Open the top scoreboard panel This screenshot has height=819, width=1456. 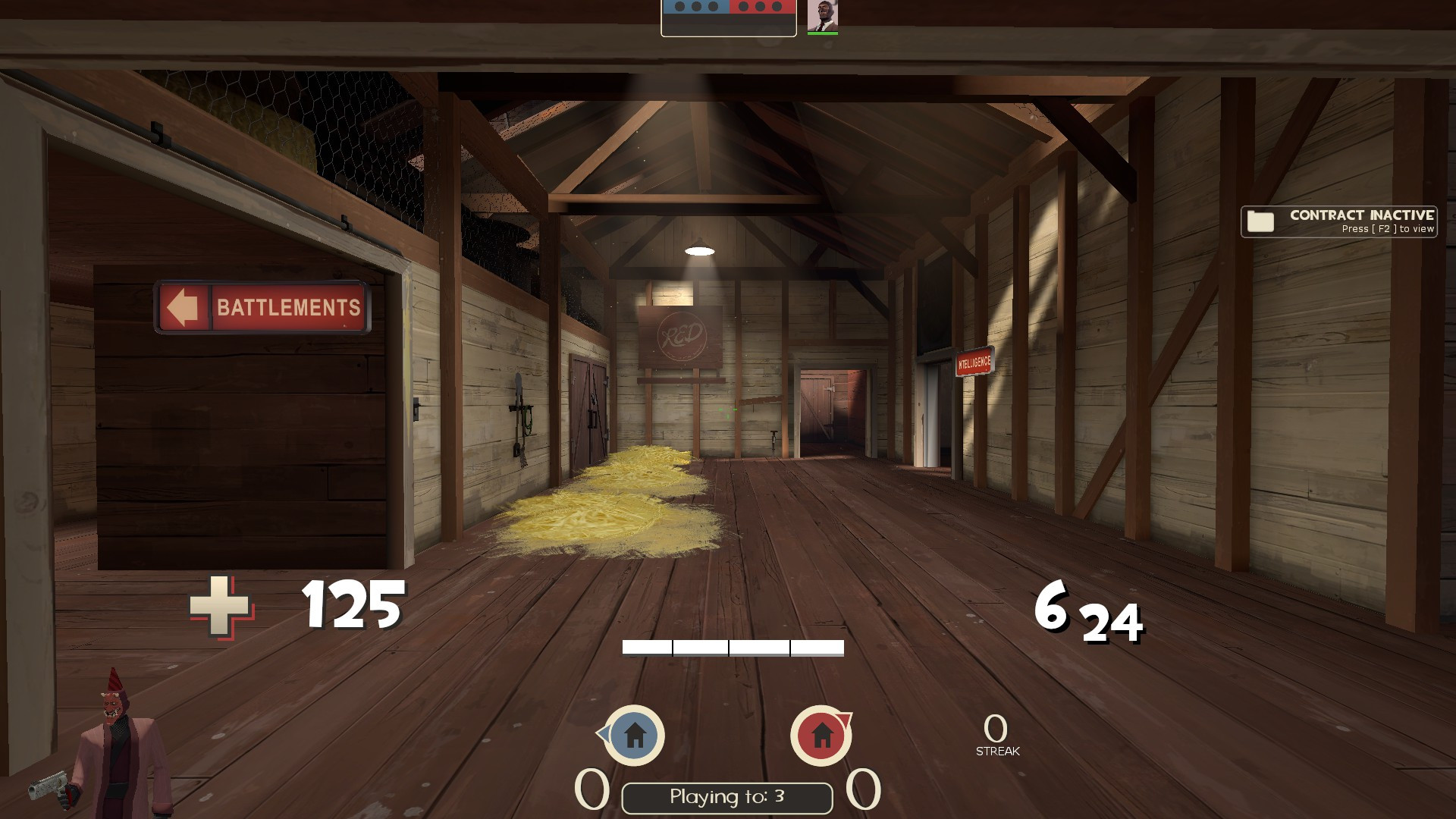[728, 17]
